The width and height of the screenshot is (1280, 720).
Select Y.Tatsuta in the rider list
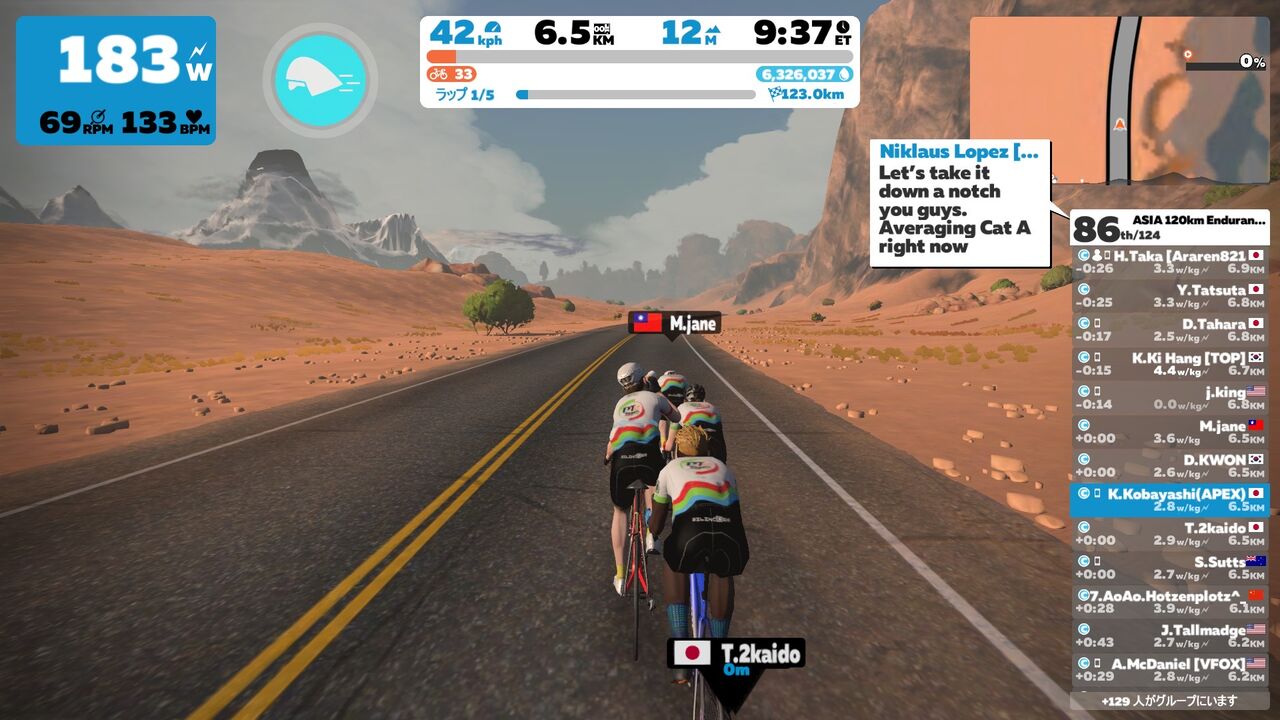[x=1169, y=296]
